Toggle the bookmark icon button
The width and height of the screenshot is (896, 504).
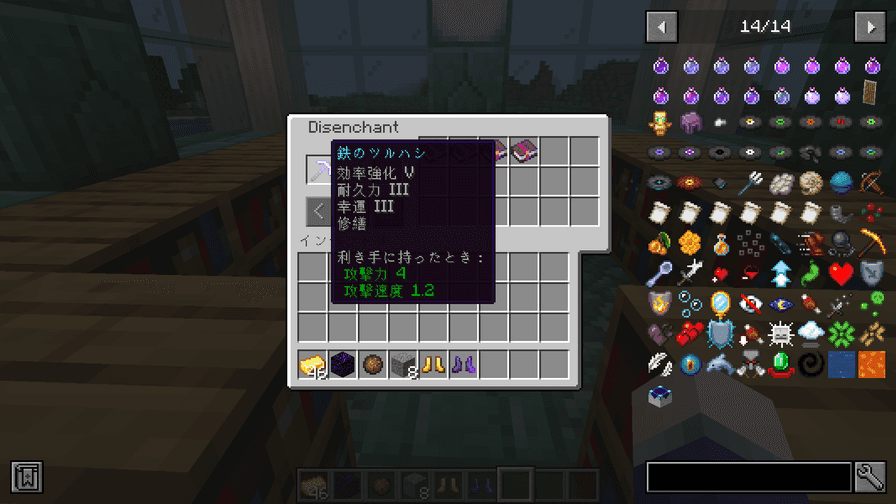click(26, 477)
